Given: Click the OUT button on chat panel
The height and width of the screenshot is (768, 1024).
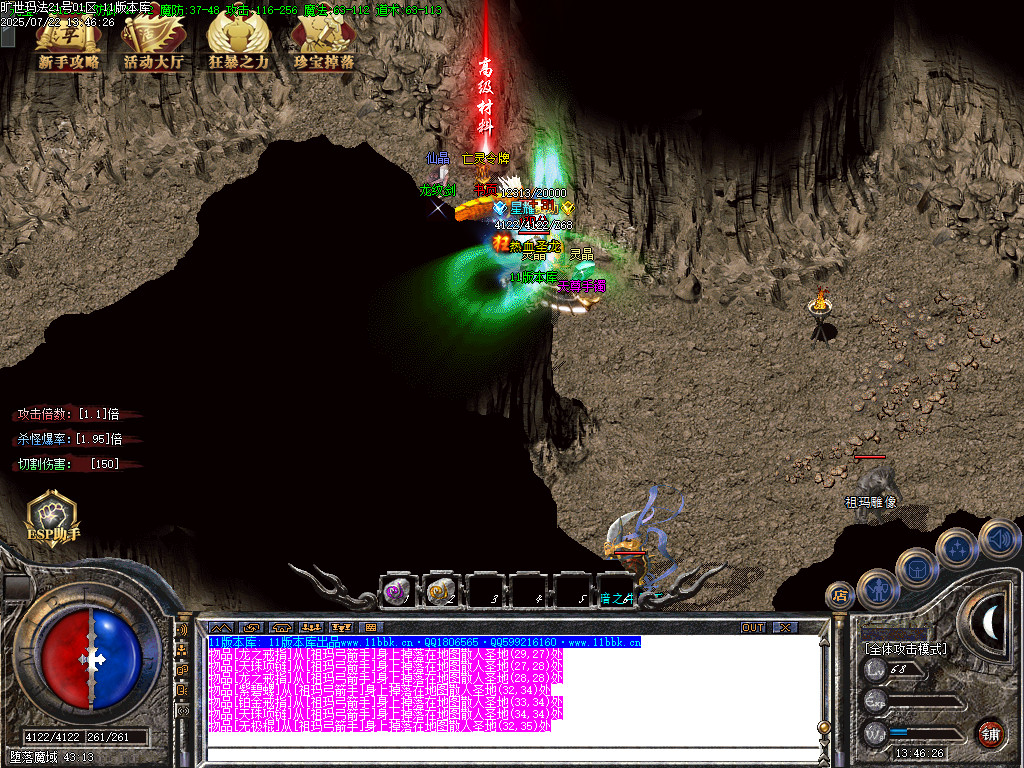Looking at the screenshot, I should click(753, 627).
